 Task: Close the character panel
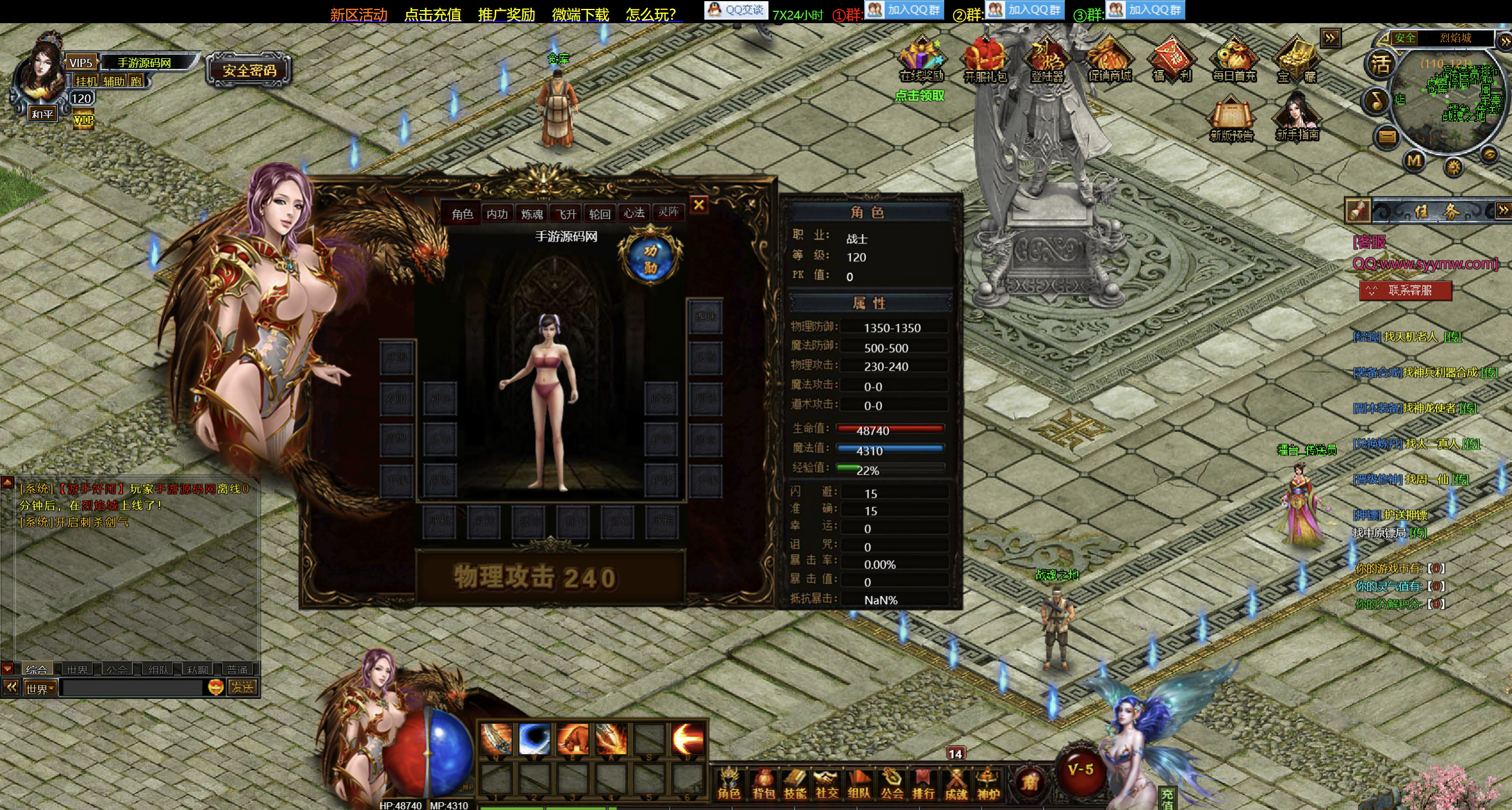[x=699, y=205]
